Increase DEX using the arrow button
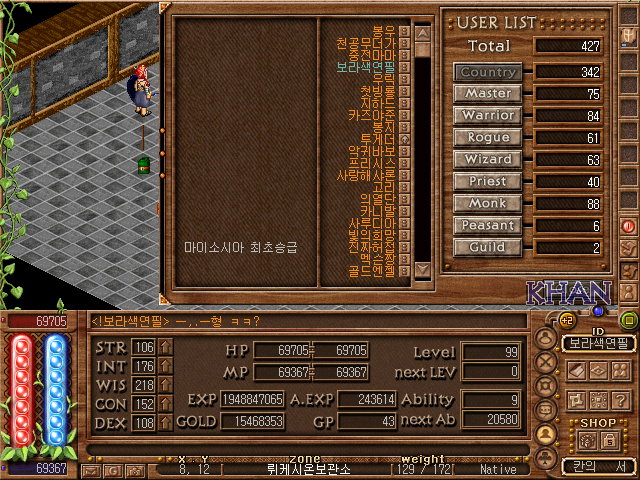This screenshot has height=480, width=640. pos(166,423)
